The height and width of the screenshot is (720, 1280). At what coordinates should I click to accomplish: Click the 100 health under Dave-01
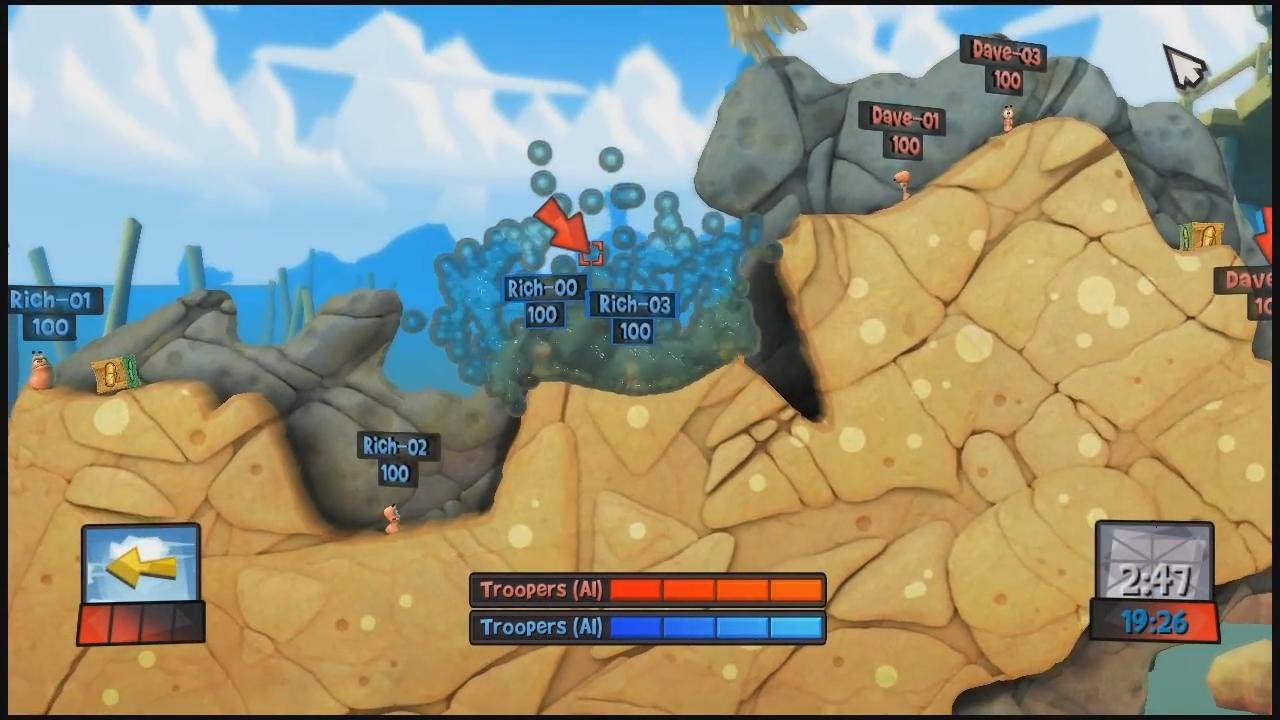click(903, 145)
